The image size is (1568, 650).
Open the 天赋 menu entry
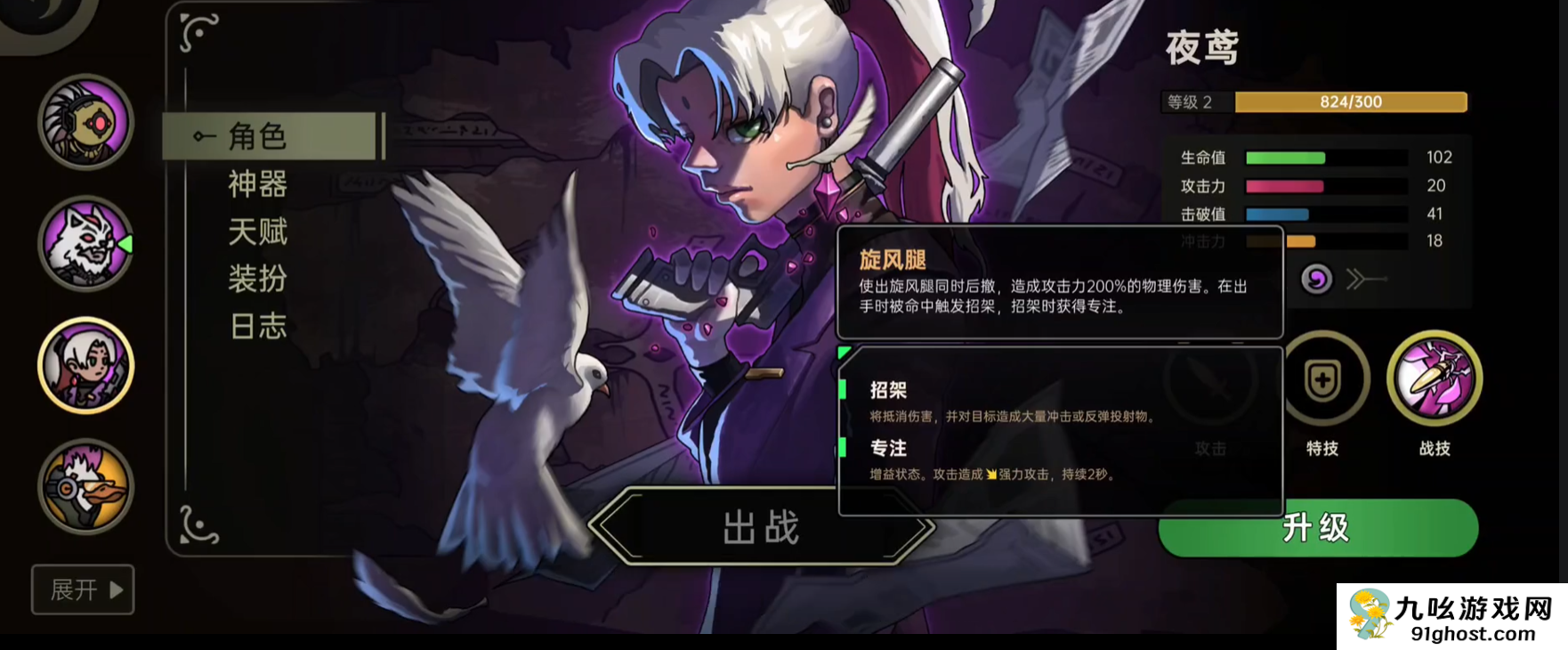point(258,232)
